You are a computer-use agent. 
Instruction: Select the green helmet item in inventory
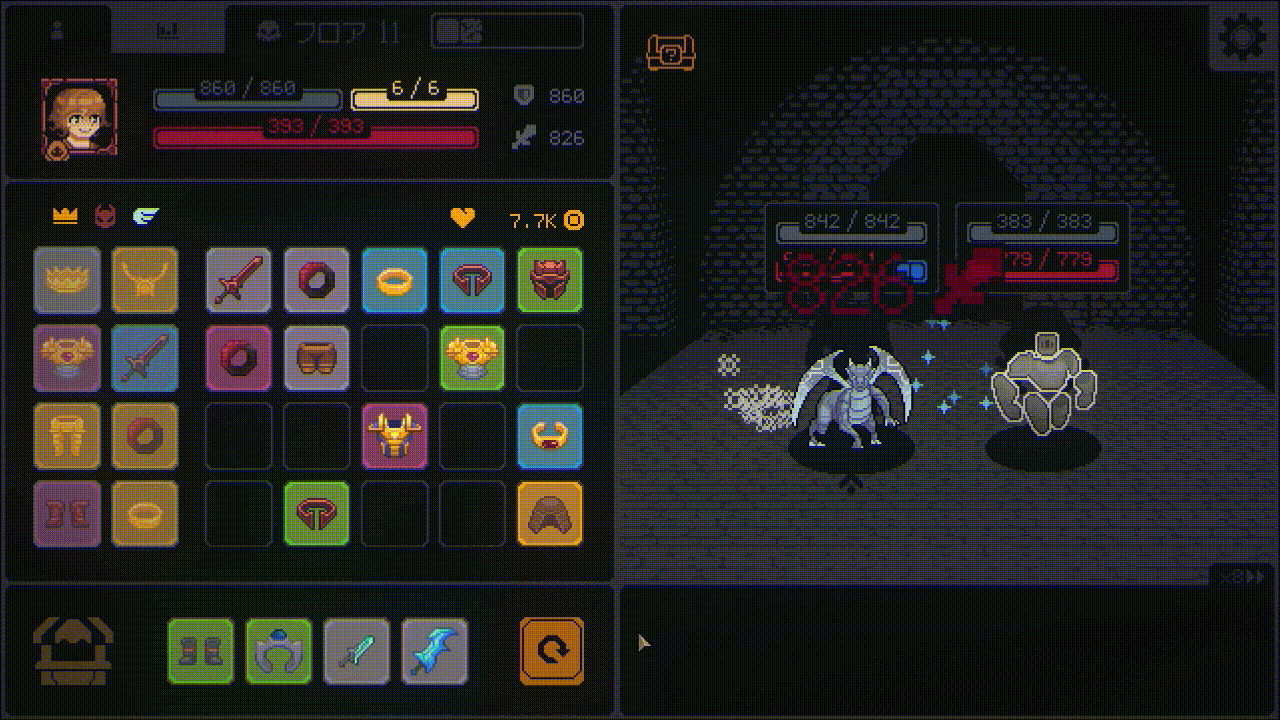(550, 280)
